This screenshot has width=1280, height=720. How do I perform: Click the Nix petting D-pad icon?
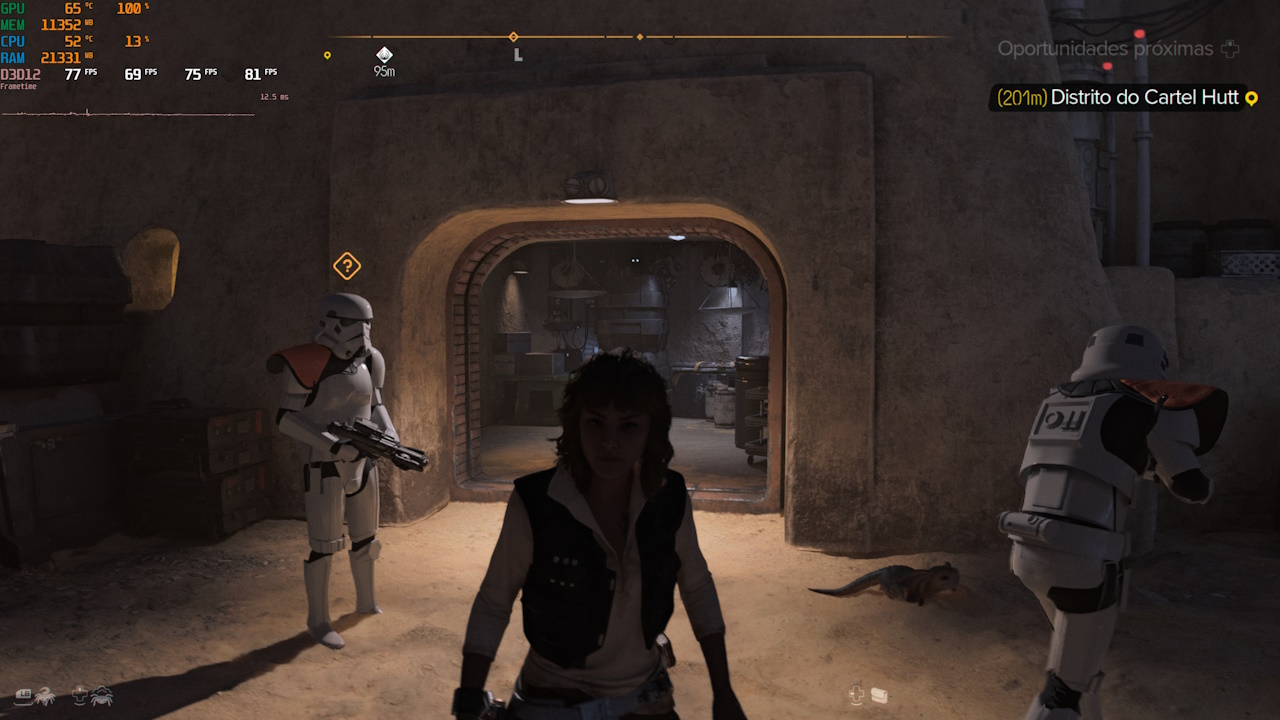pos(78,695)
